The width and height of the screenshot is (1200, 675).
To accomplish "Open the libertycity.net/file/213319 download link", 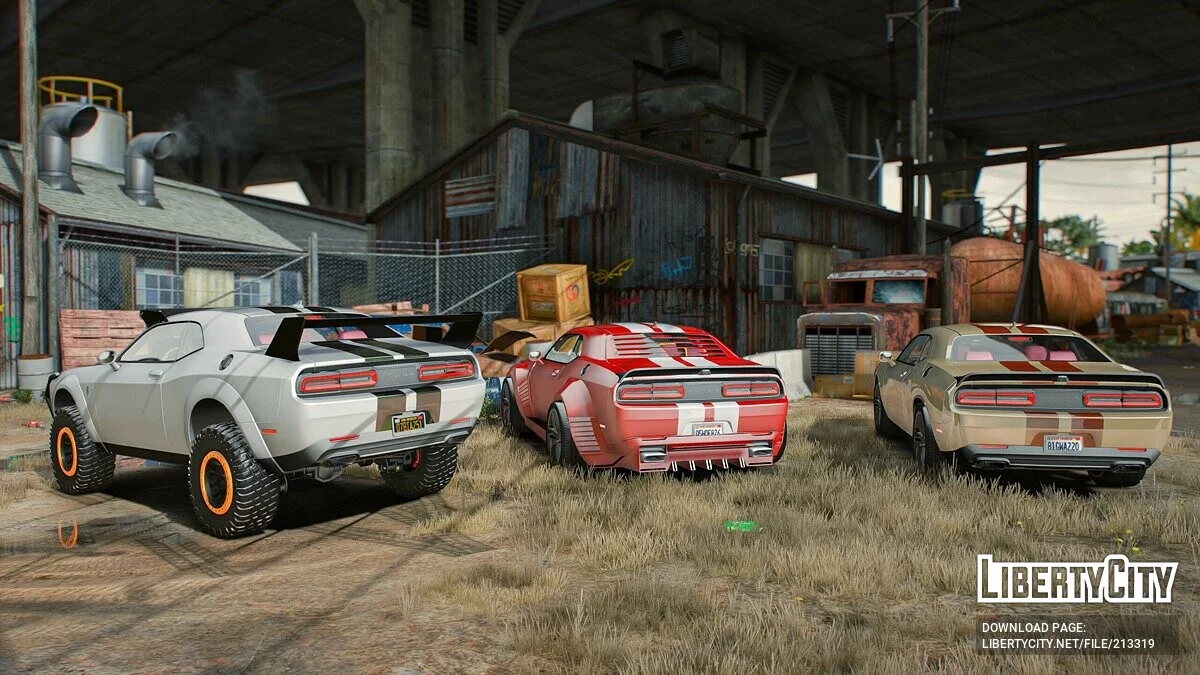I will click(1068, 644).
